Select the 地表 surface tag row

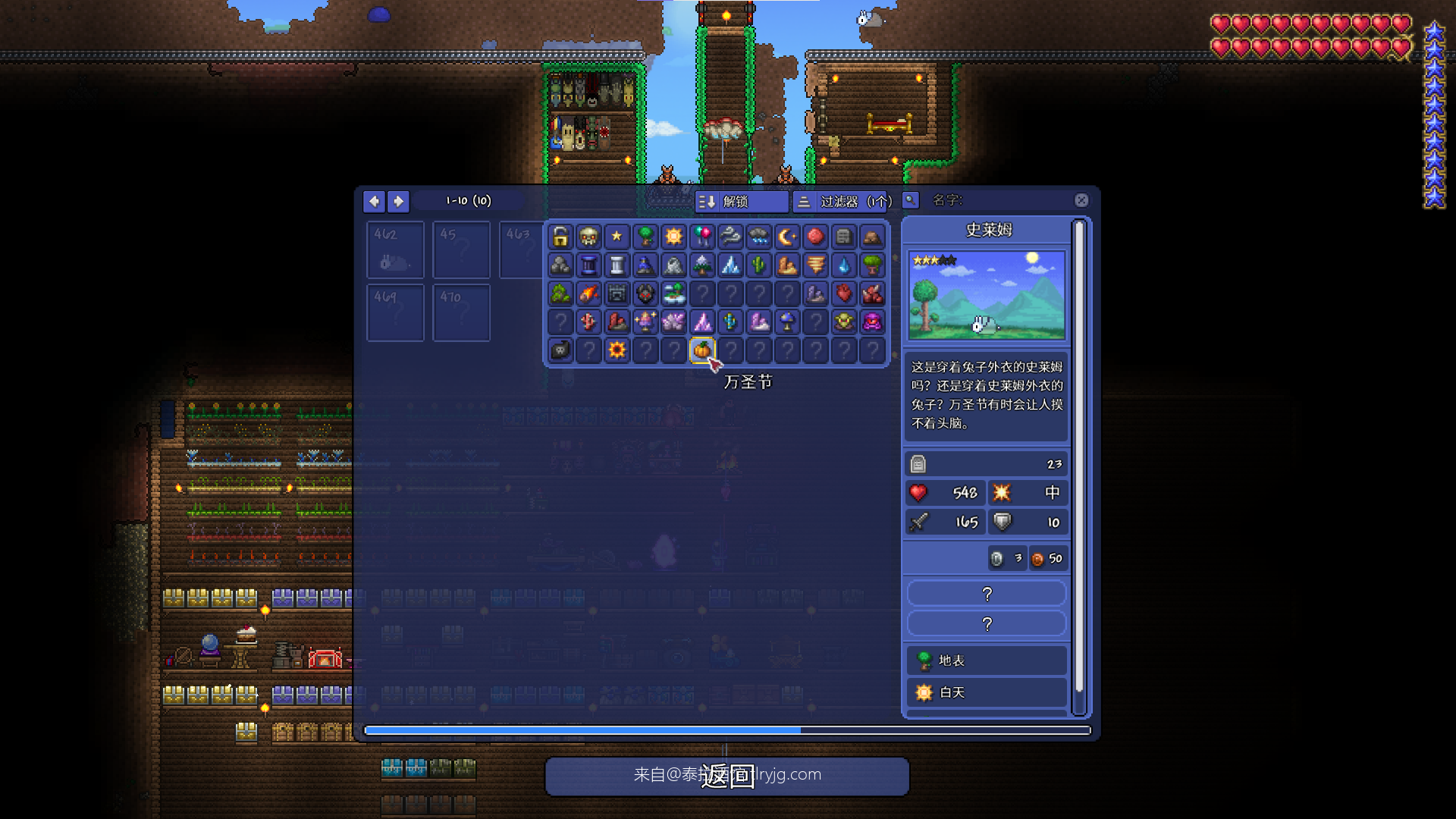(x=987, y=661)
